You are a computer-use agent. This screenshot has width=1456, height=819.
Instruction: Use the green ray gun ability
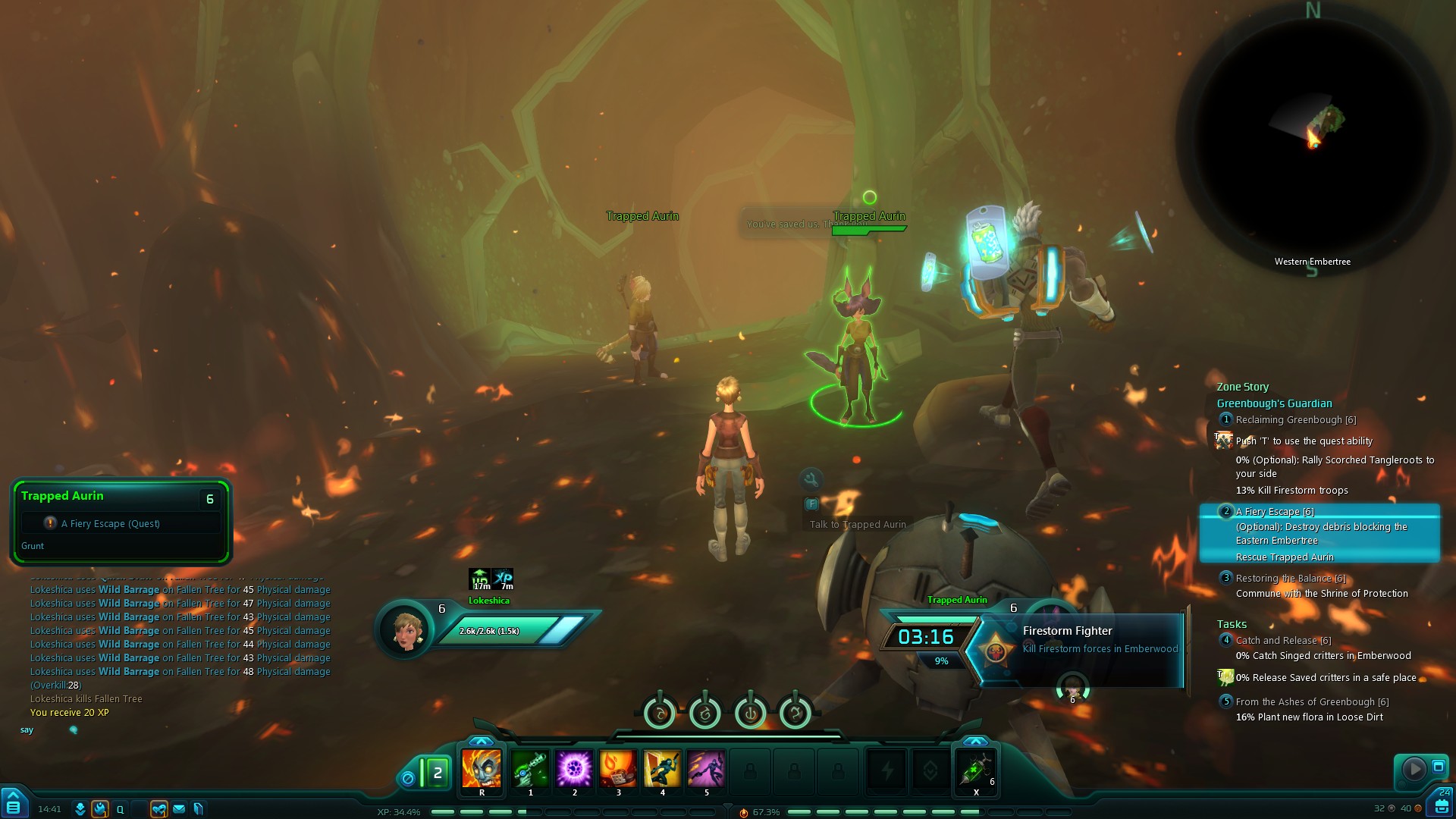[530, 769]
